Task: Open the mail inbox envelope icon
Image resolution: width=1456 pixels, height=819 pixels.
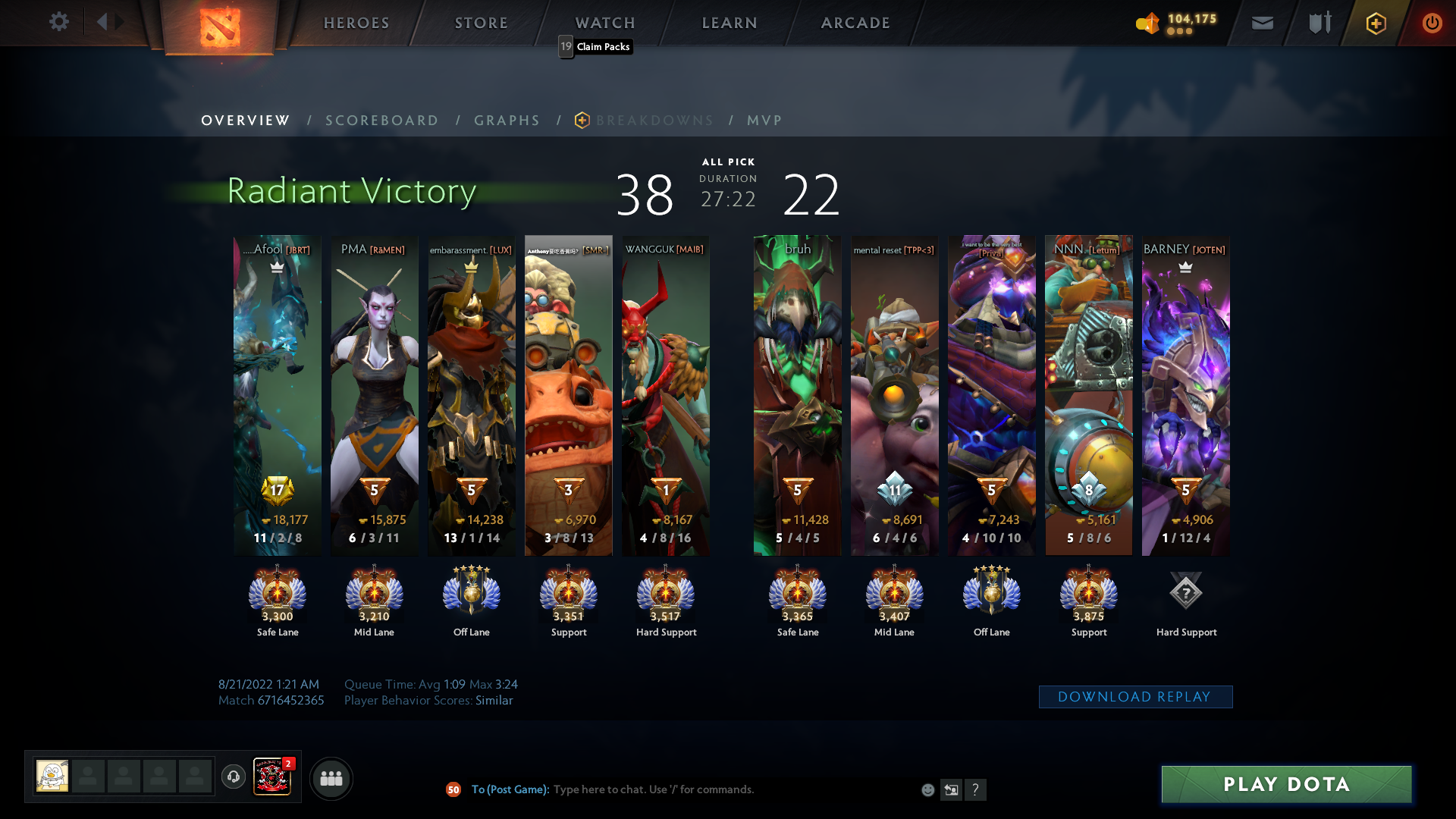Action: coord(1261,23)
